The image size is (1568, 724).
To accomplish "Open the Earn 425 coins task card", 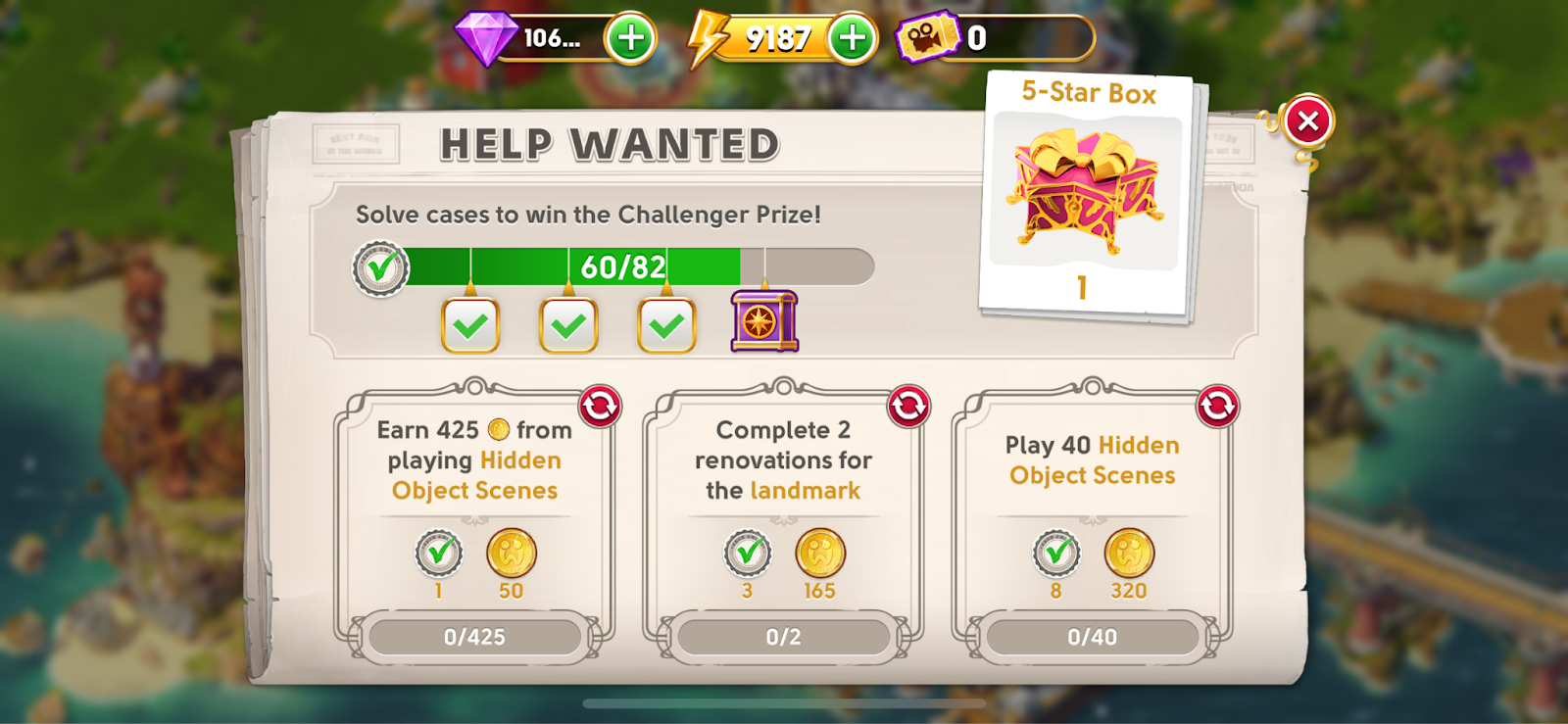I will 474,519.
